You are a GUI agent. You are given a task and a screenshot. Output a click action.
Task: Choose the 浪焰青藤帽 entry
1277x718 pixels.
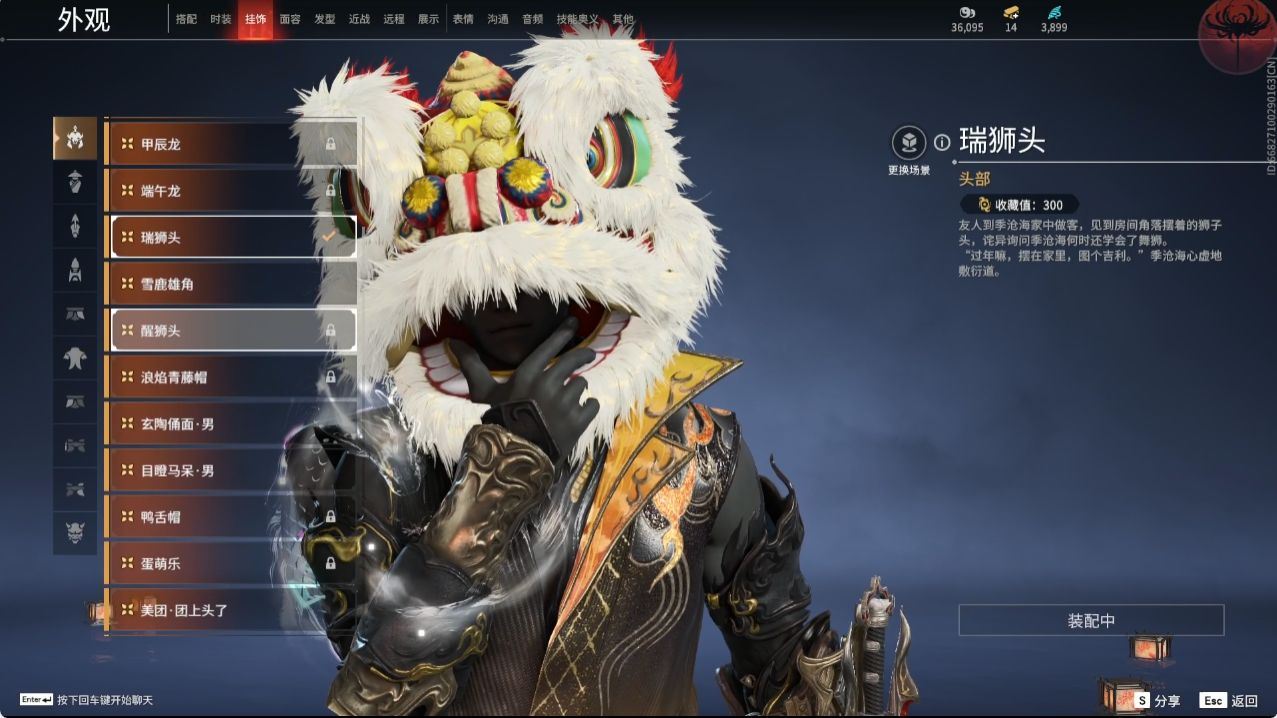tap(232, 377)
